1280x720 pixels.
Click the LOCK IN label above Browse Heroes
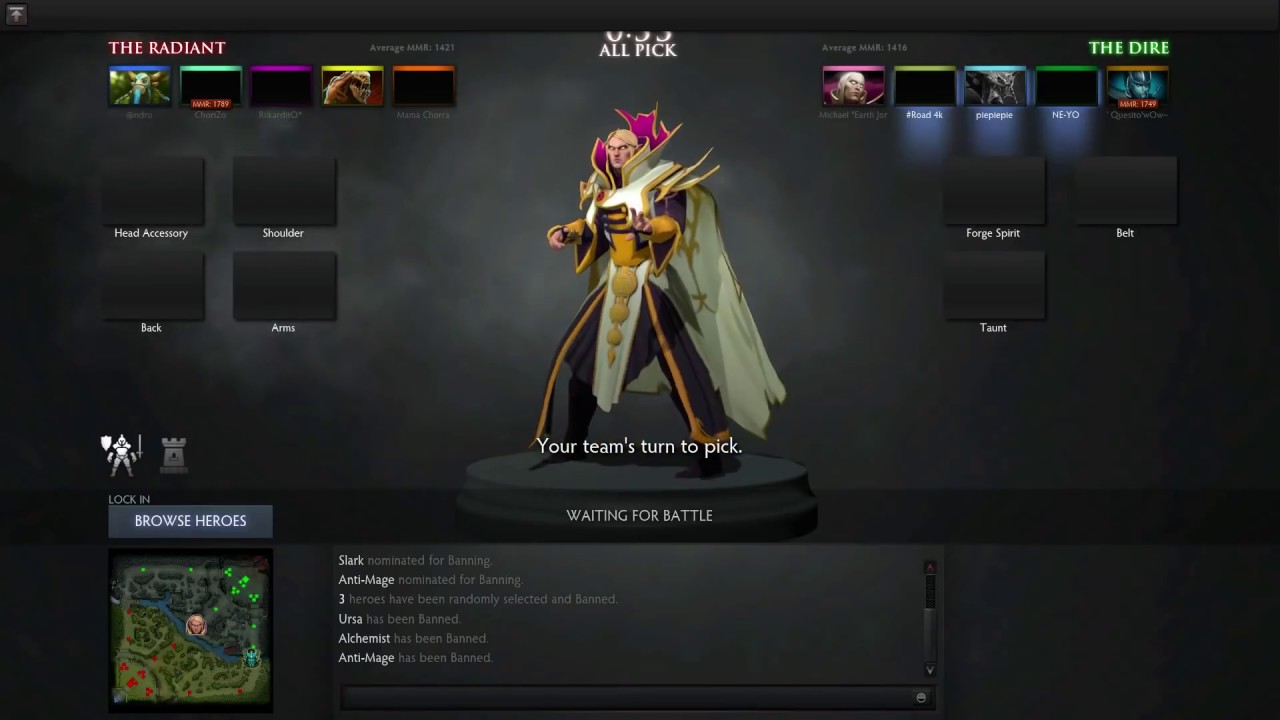click(x=129, y=499)
